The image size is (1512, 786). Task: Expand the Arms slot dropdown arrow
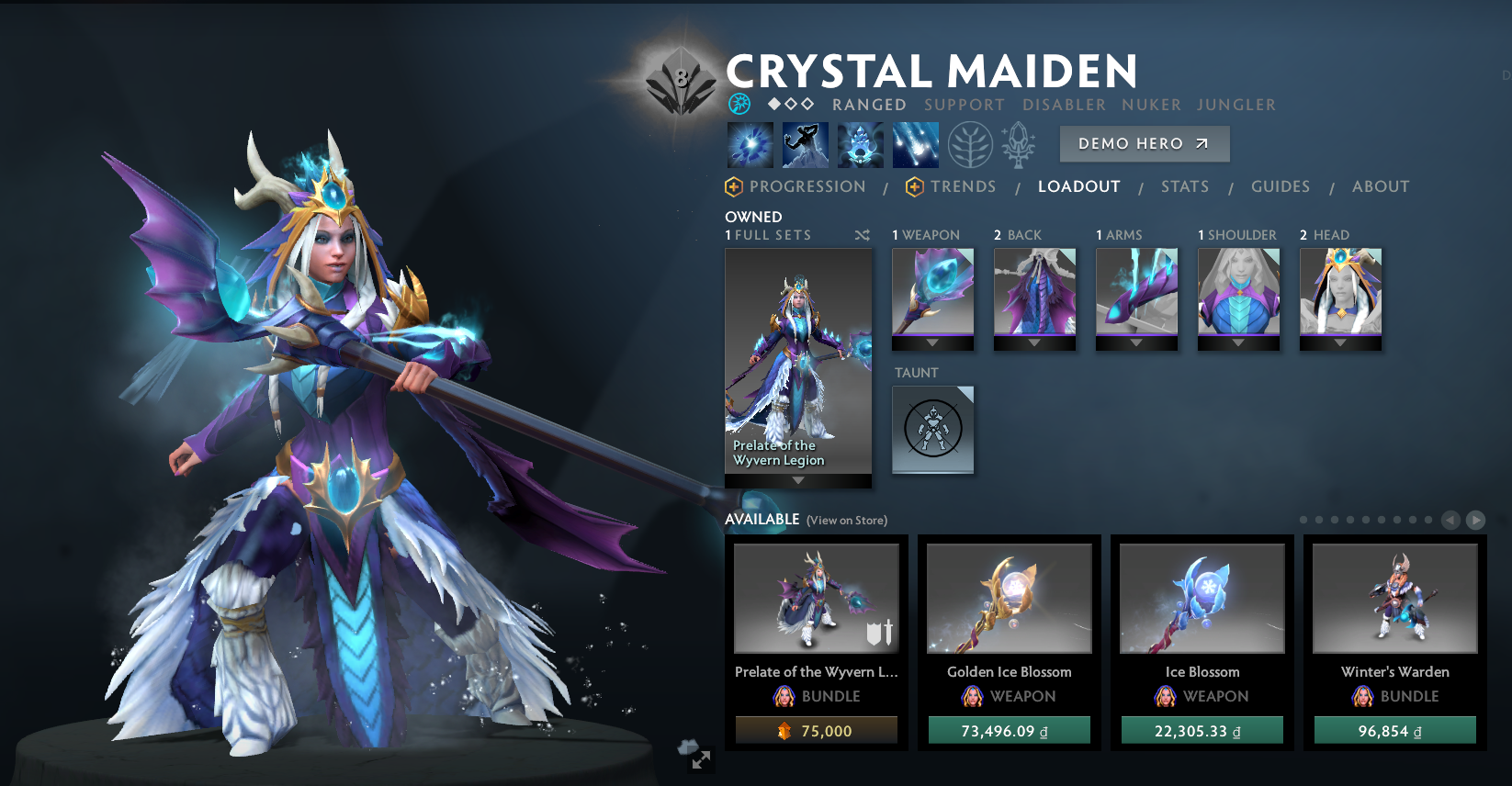(1136, 344)
